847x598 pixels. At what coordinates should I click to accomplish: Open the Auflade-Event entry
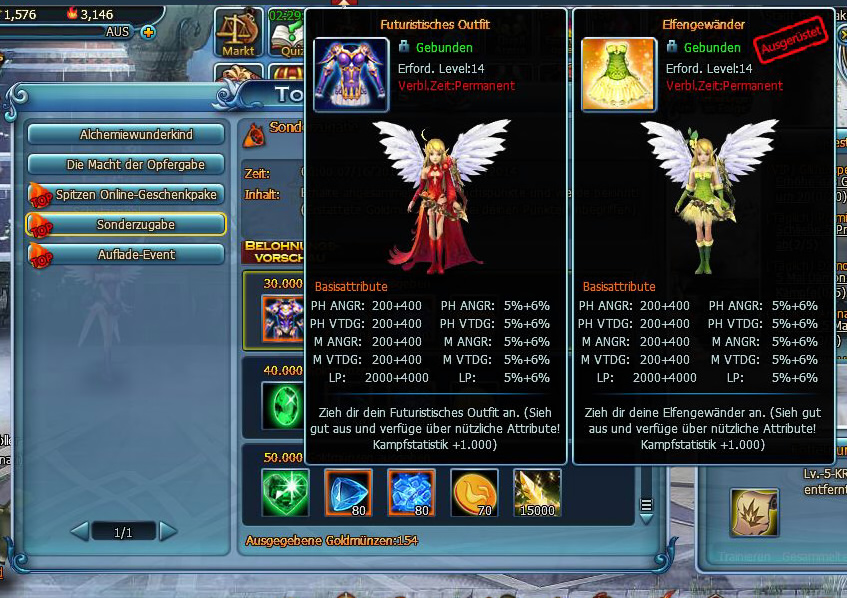[126, 254]
